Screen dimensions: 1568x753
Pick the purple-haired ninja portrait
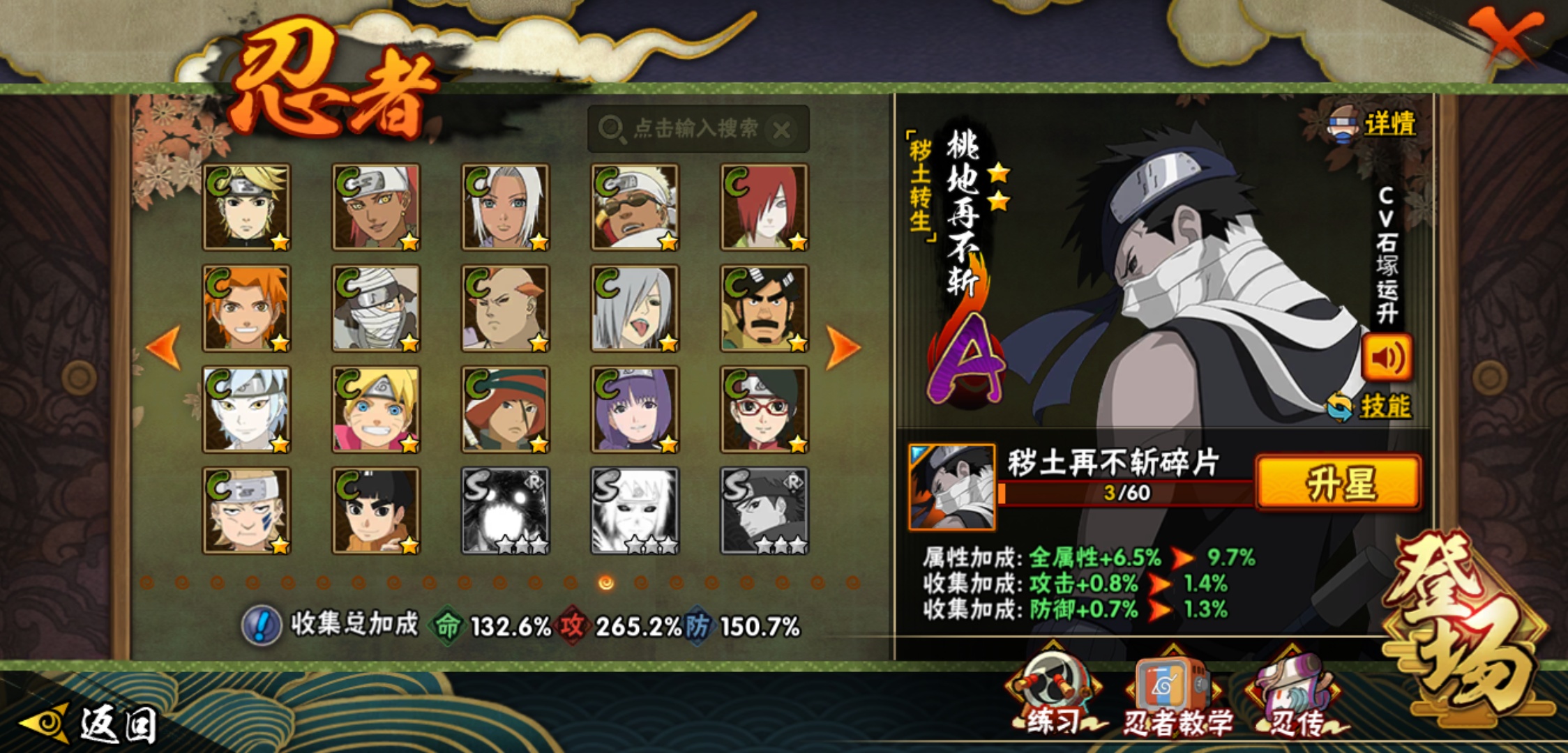(635, 409)
